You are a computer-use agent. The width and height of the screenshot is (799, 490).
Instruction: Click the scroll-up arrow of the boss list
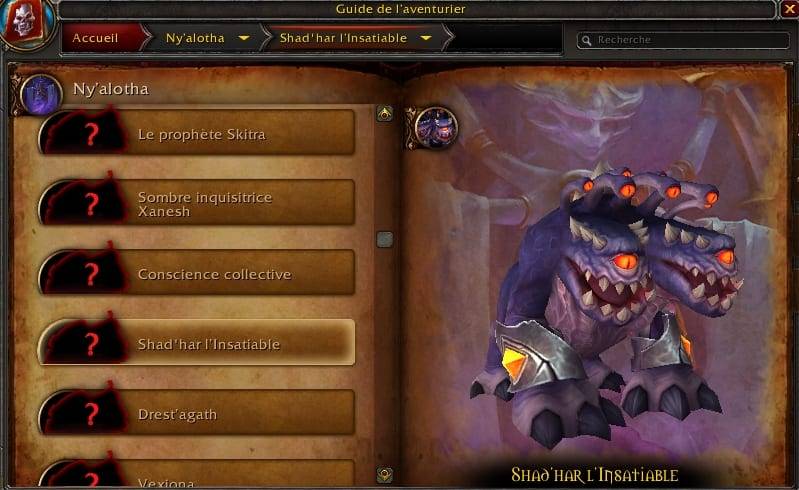pos(384,114)
